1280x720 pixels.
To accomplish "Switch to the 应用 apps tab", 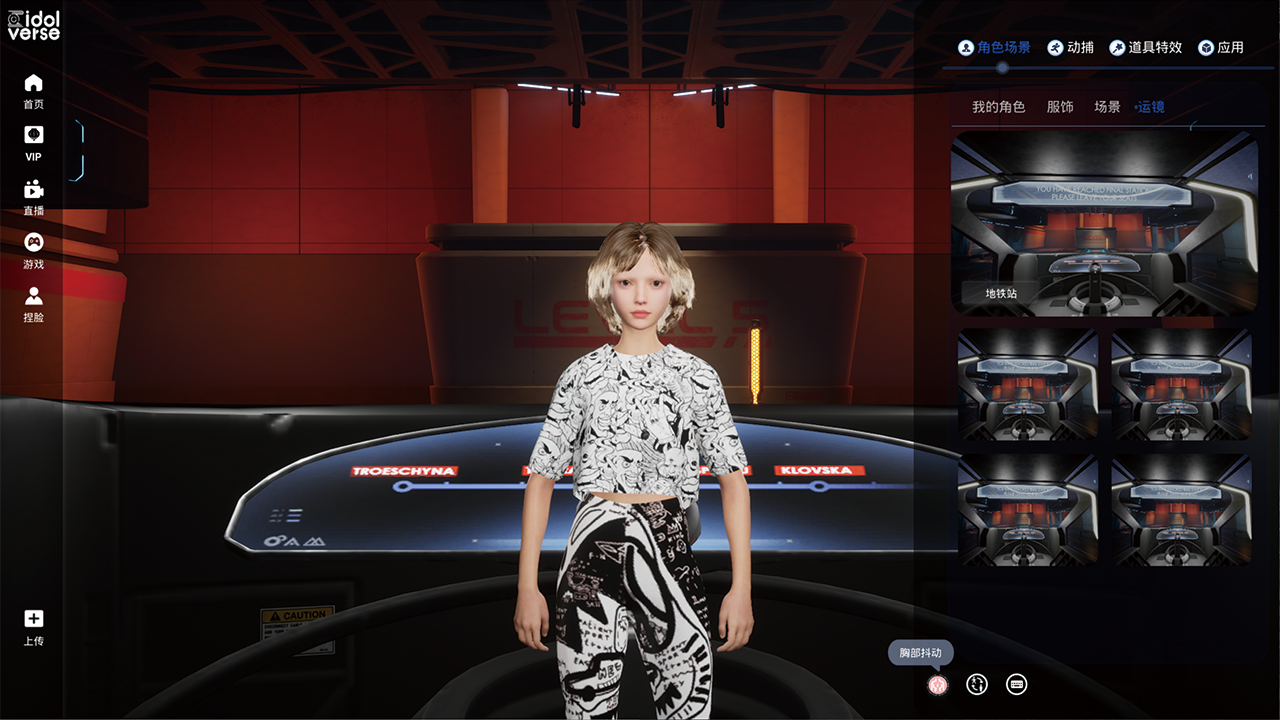I will click(x=1221, y=47).
